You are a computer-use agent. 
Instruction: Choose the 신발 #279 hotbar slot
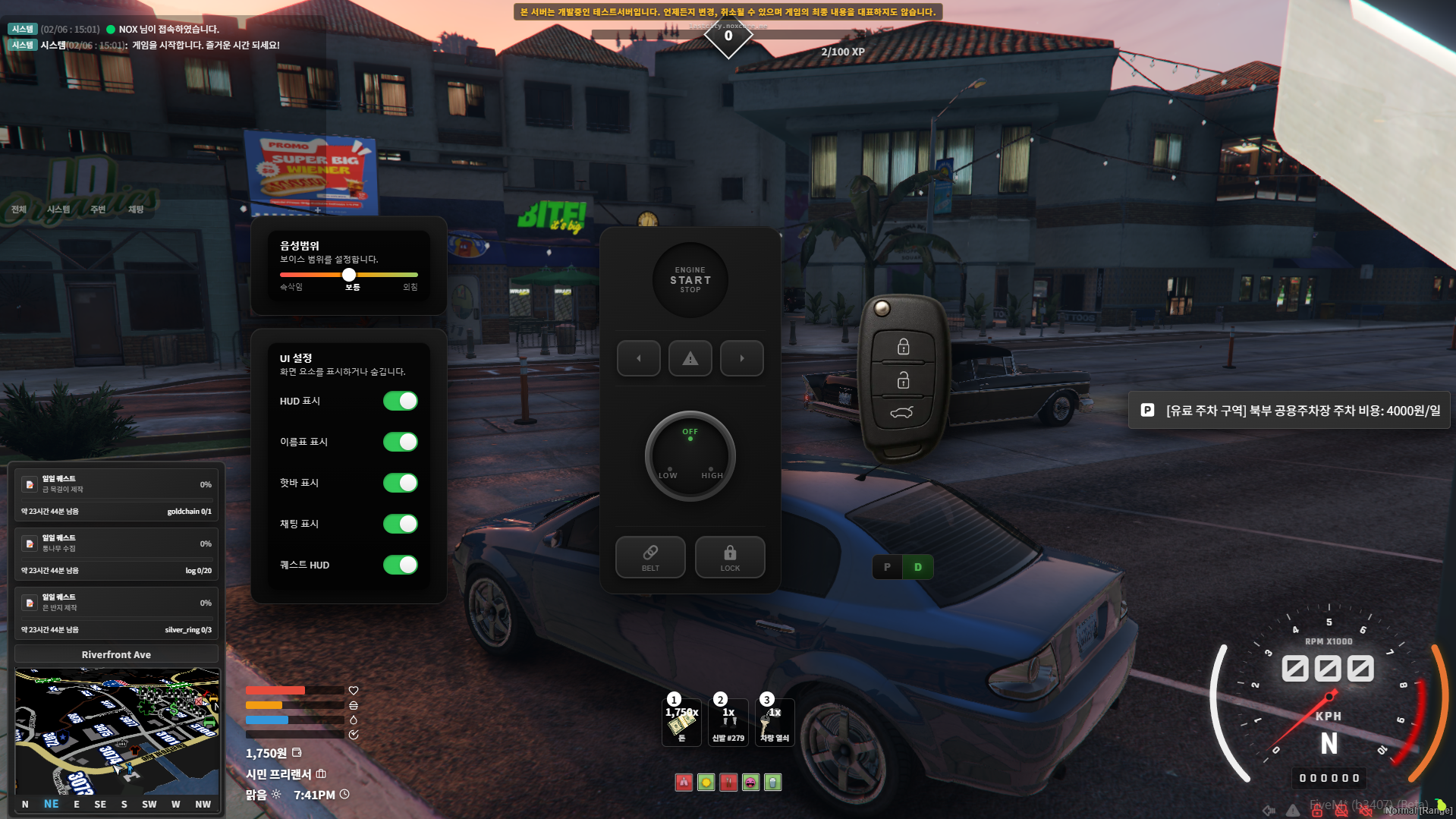coord(728,723)
